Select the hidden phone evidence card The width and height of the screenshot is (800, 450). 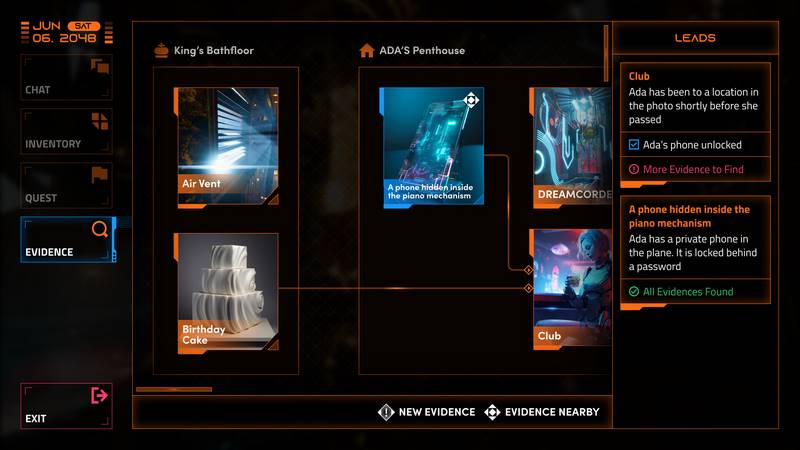point(432,147)
